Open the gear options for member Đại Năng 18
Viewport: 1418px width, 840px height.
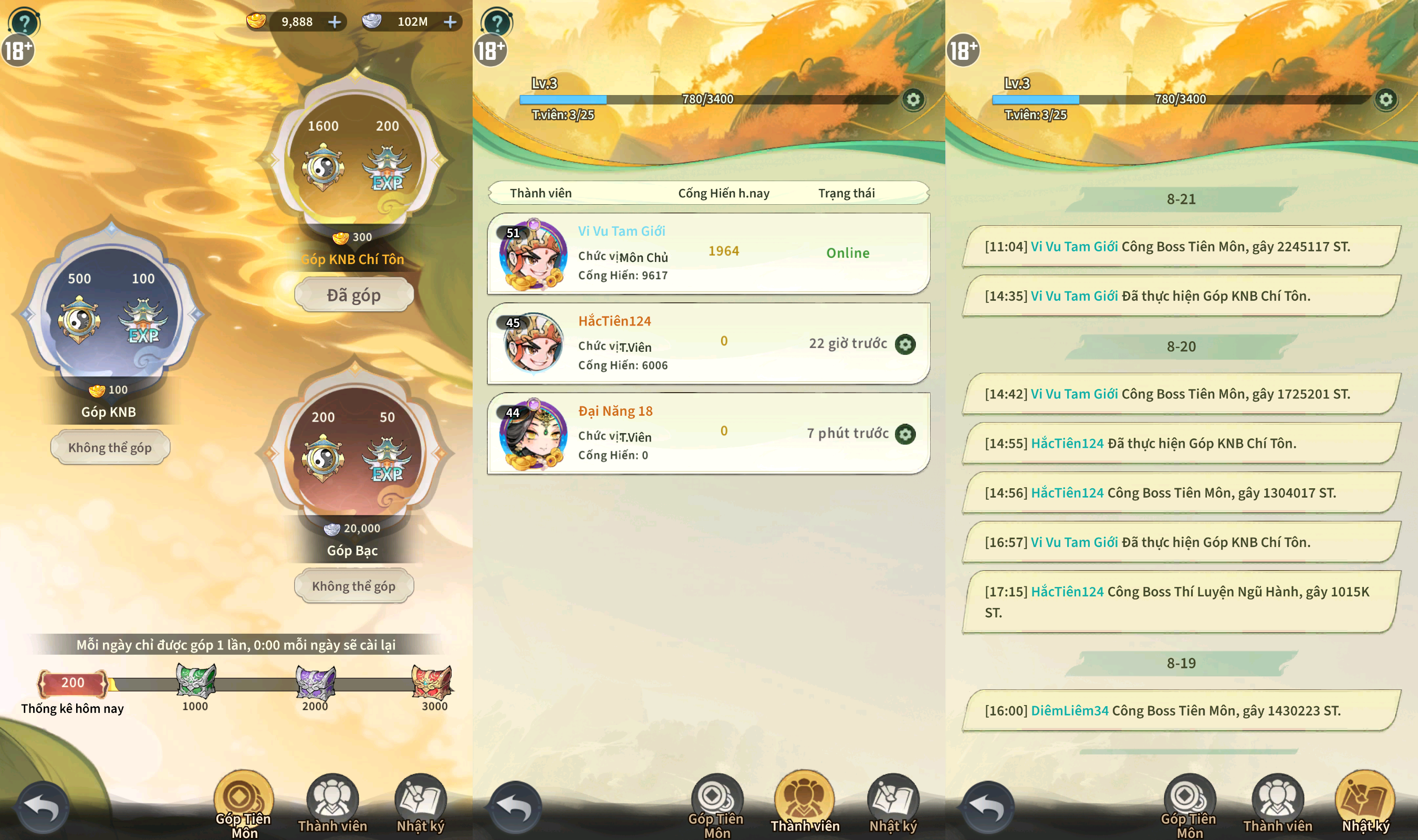coord(905,434)
